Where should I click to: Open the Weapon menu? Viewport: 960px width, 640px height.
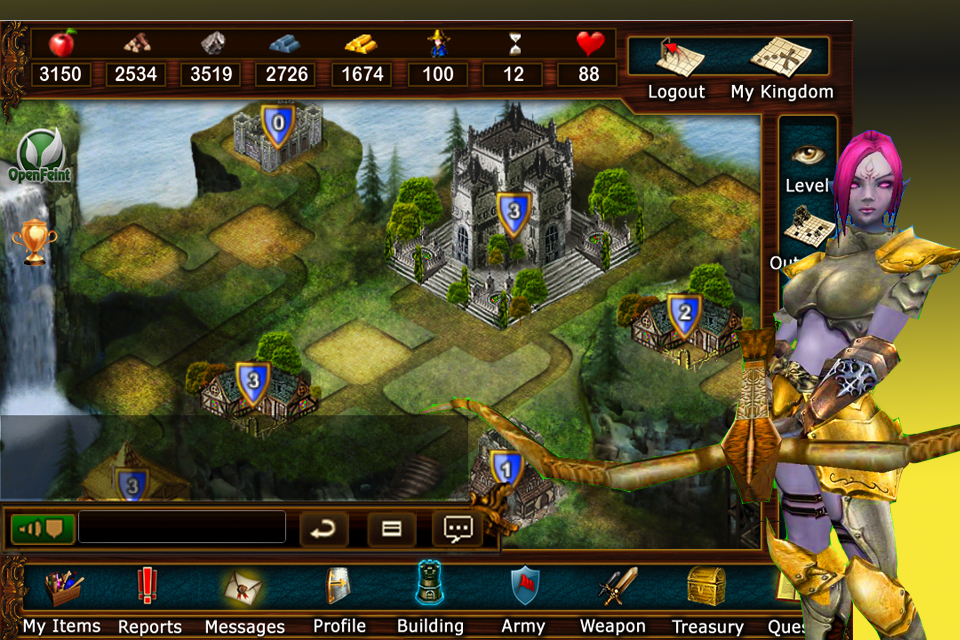tap(613, 598)
